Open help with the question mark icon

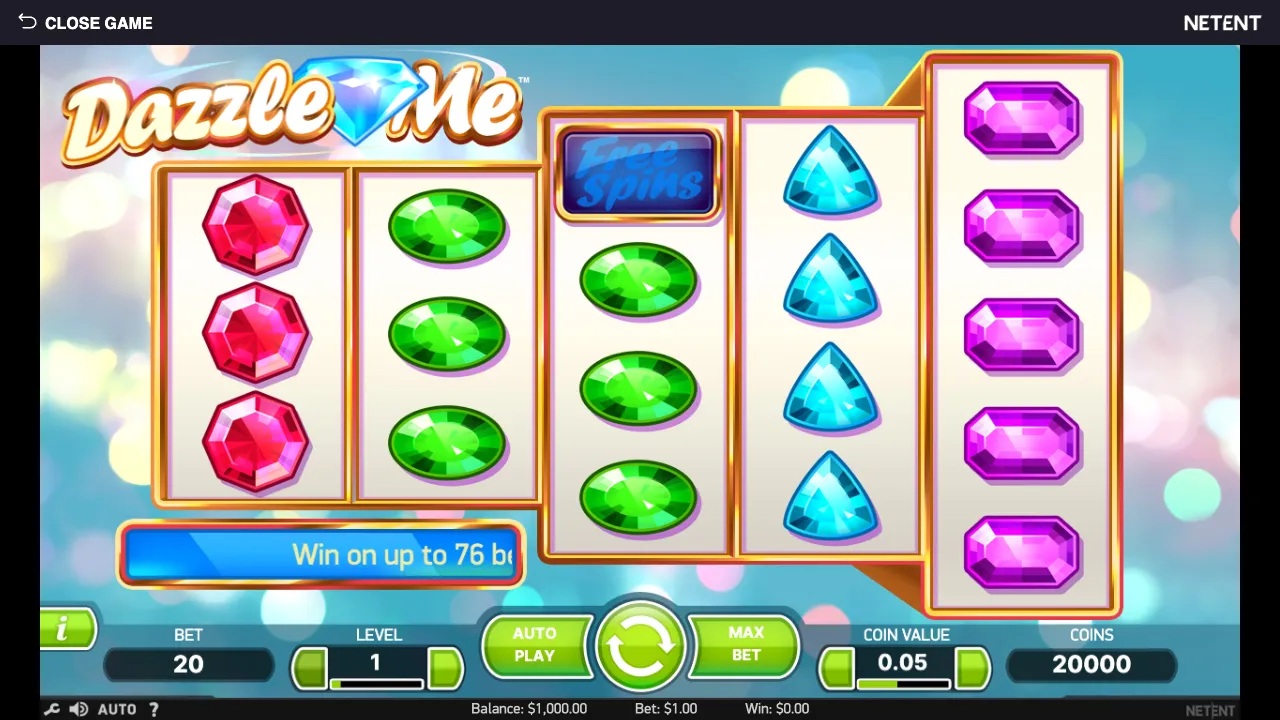(153, 709)
